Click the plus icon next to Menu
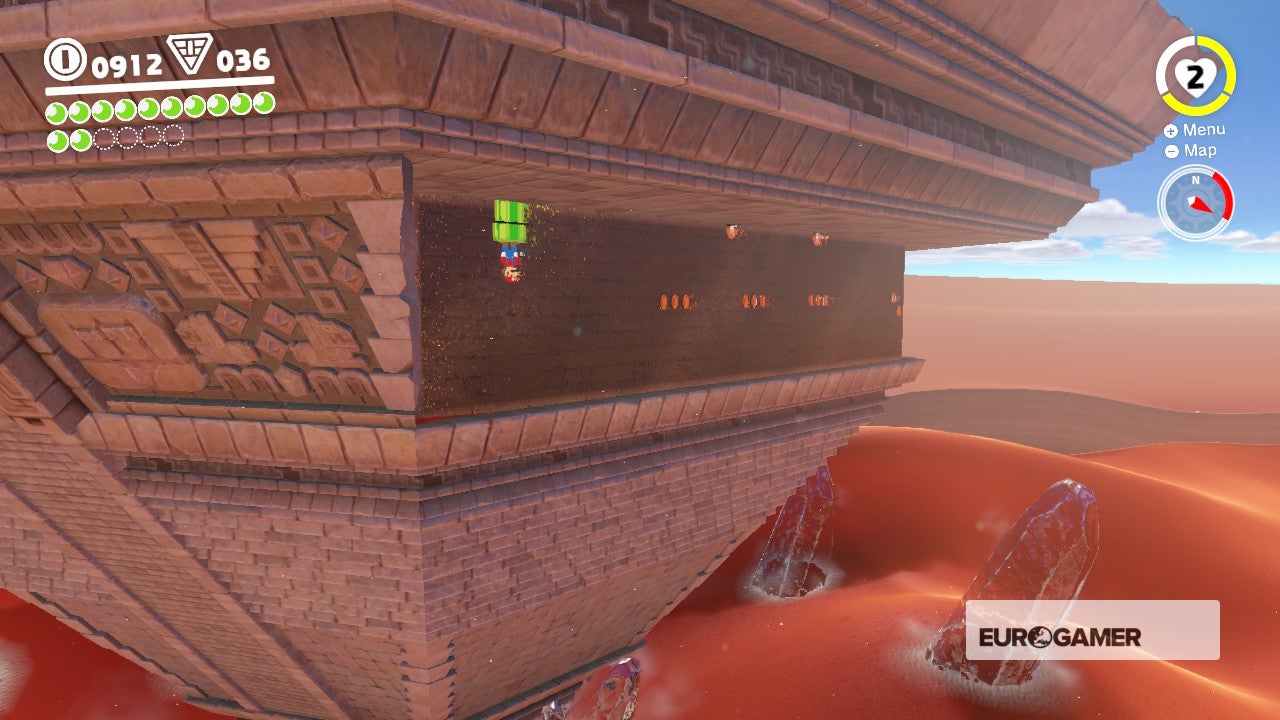The height and width of the screenshot is (720, 1280). (1169, 130)
